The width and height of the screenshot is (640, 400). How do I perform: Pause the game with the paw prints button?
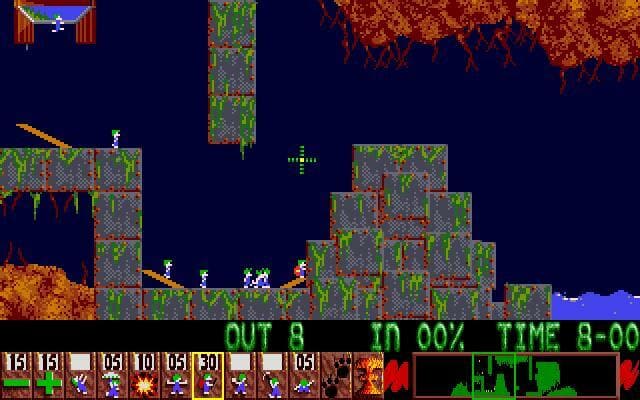point(336,375)
